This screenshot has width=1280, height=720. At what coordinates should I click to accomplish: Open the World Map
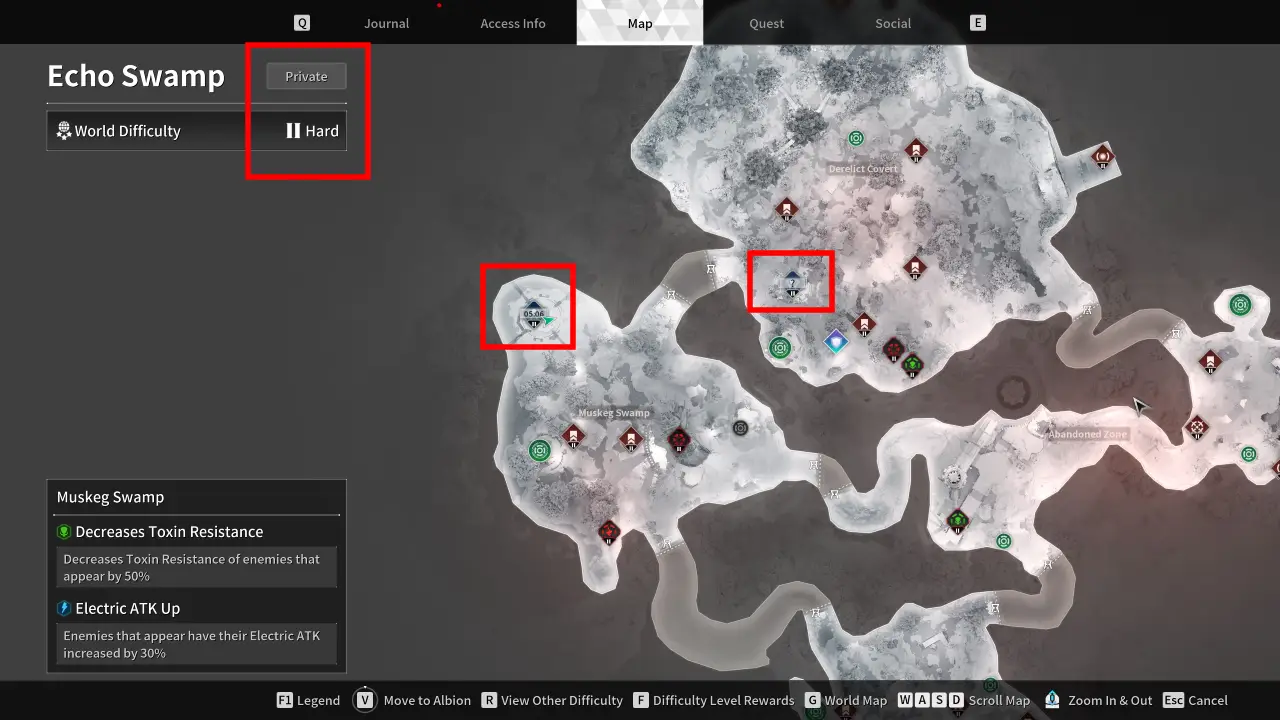845,700
